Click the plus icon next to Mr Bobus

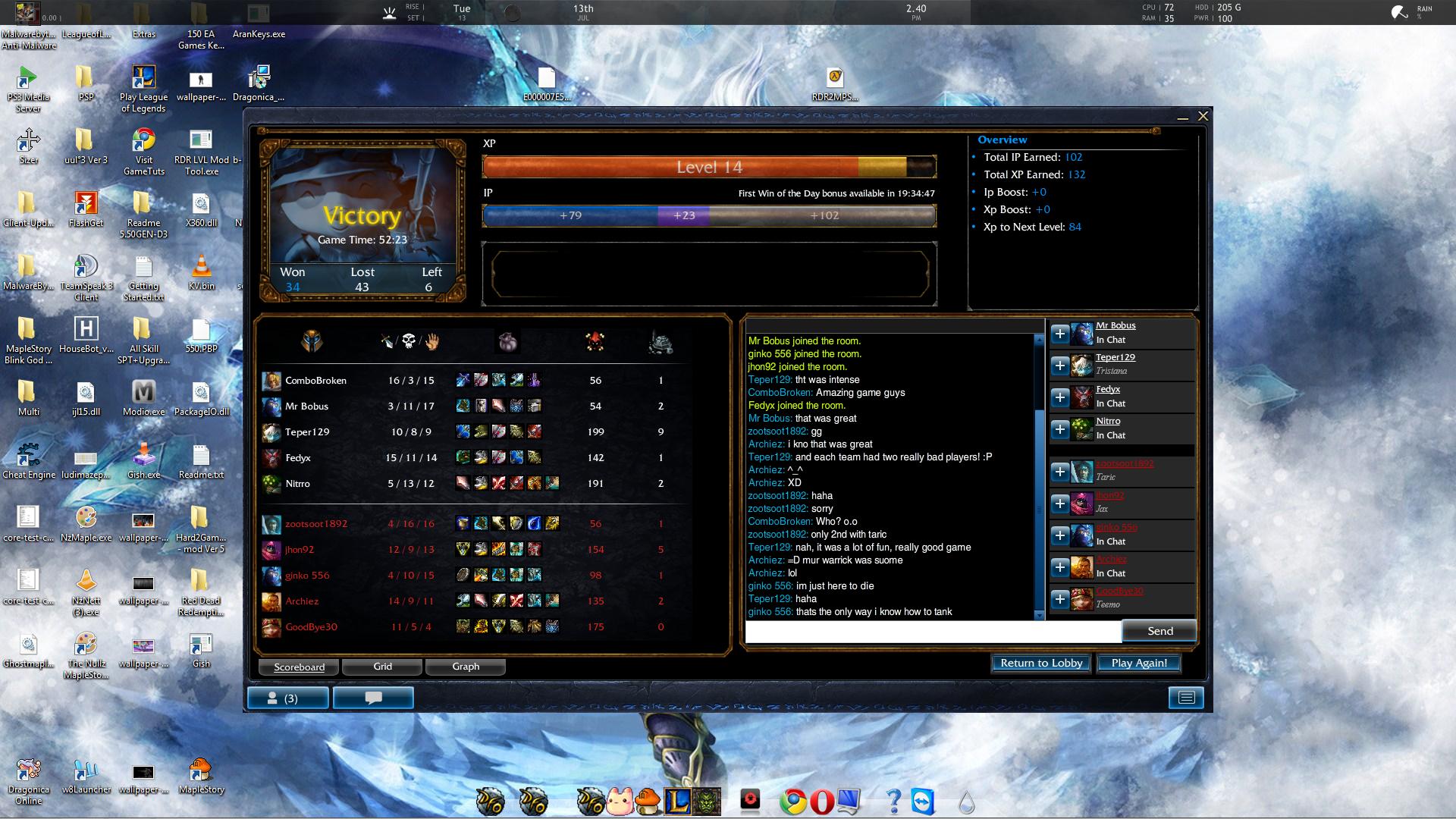pos(1060,334)
